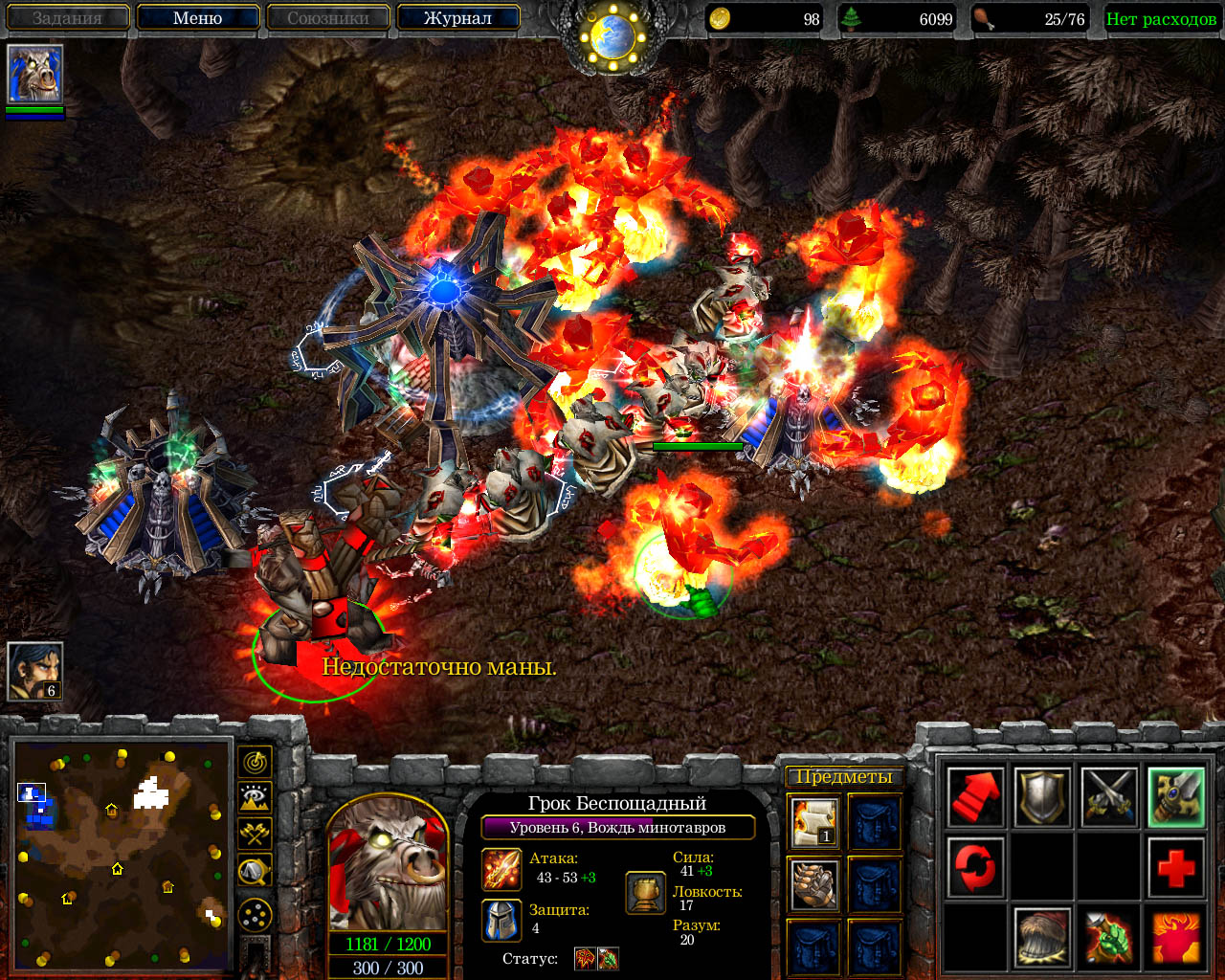Viewport: 1225px width, 980px height.
Task: Toggle creep camp display on minimap
Action: (x=255, y=870)
